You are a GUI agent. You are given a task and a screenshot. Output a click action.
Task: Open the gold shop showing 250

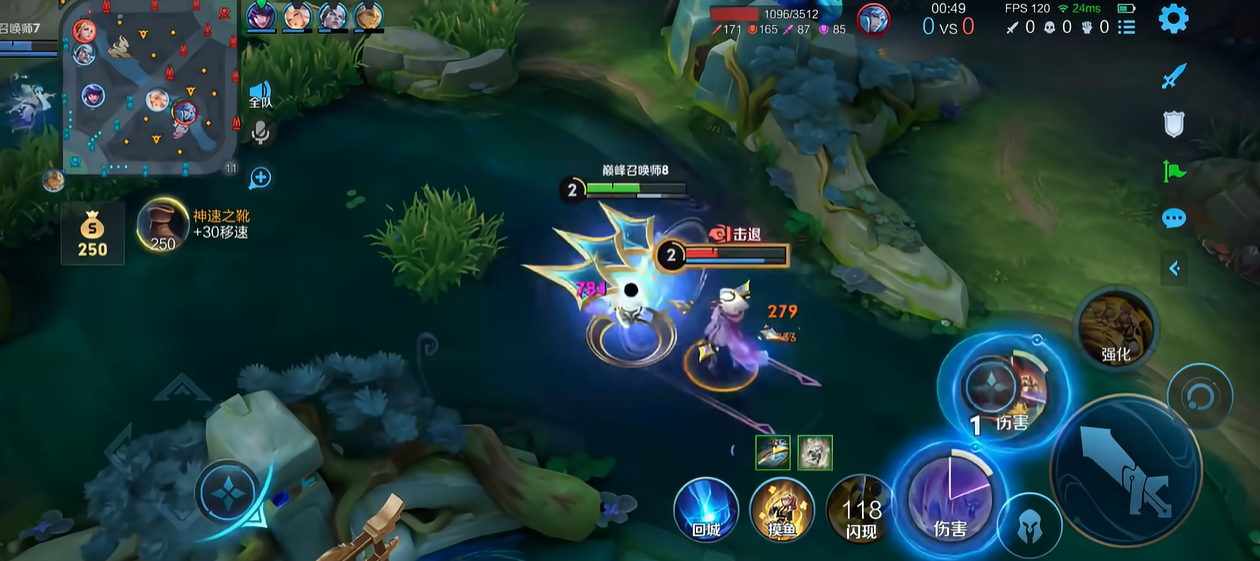coord(93,232)
